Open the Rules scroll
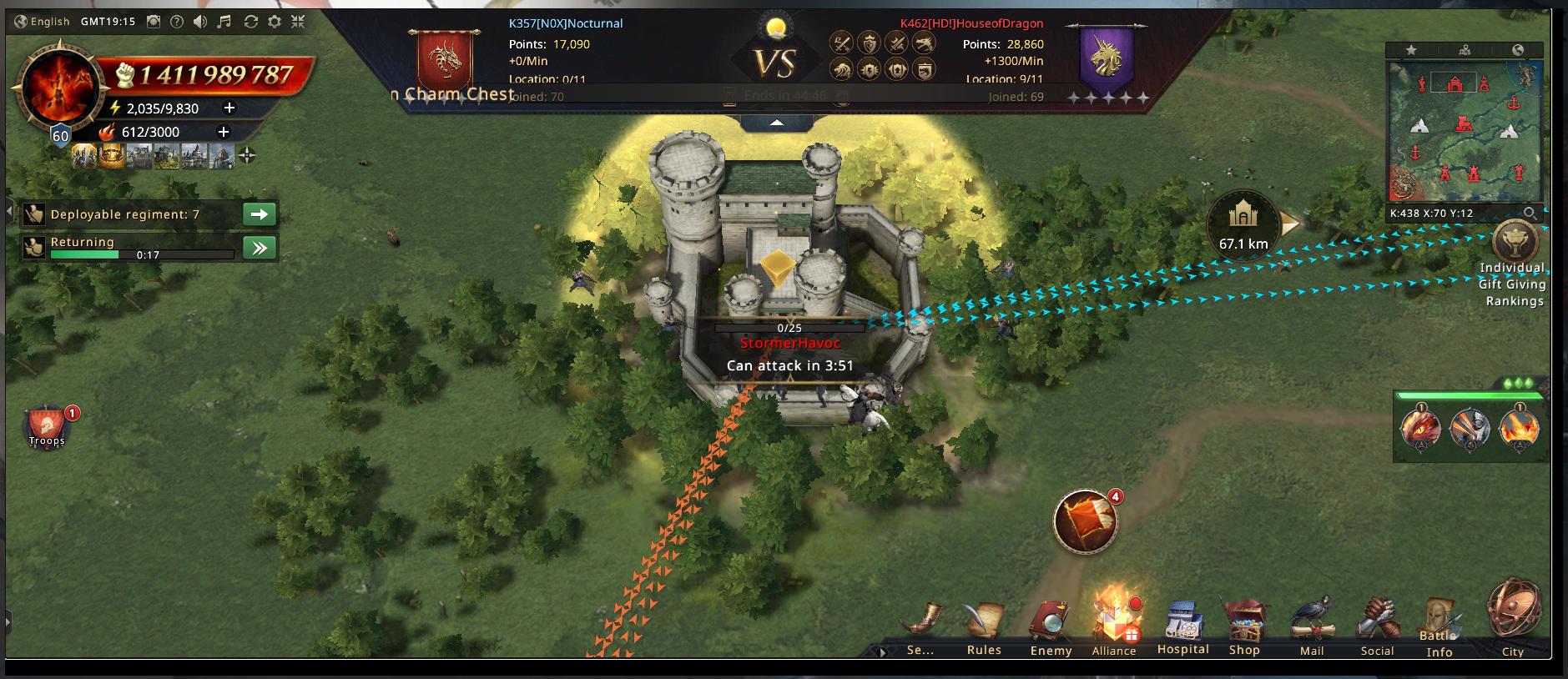1568x679 pixels. click(984, 627)
